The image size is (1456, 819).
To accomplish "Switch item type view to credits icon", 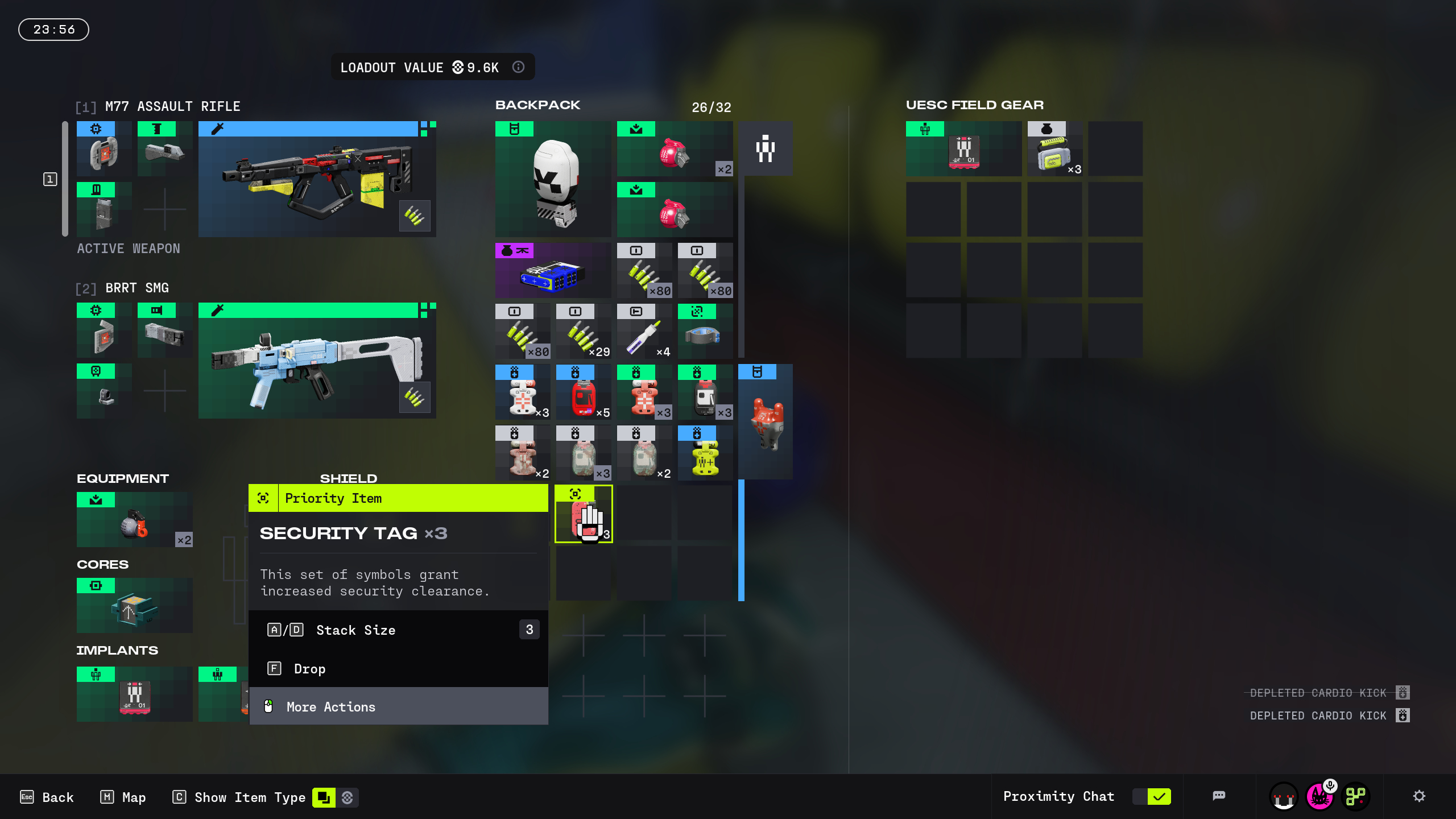I will click(348, 797).
